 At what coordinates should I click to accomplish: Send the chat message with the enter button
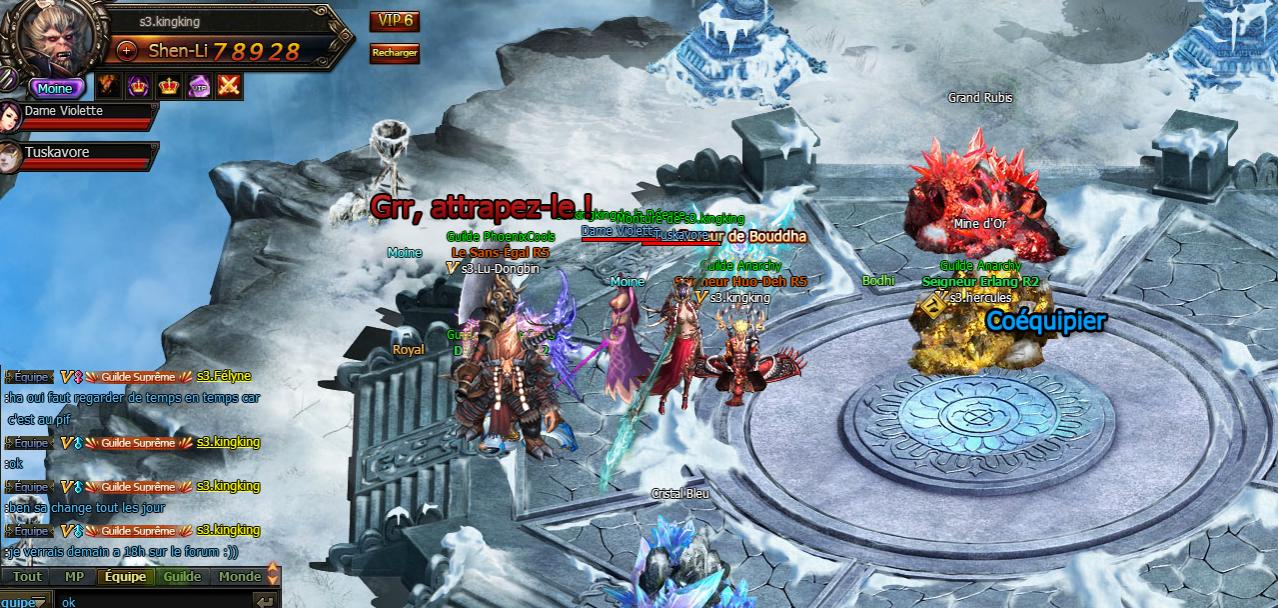(265, 601)
